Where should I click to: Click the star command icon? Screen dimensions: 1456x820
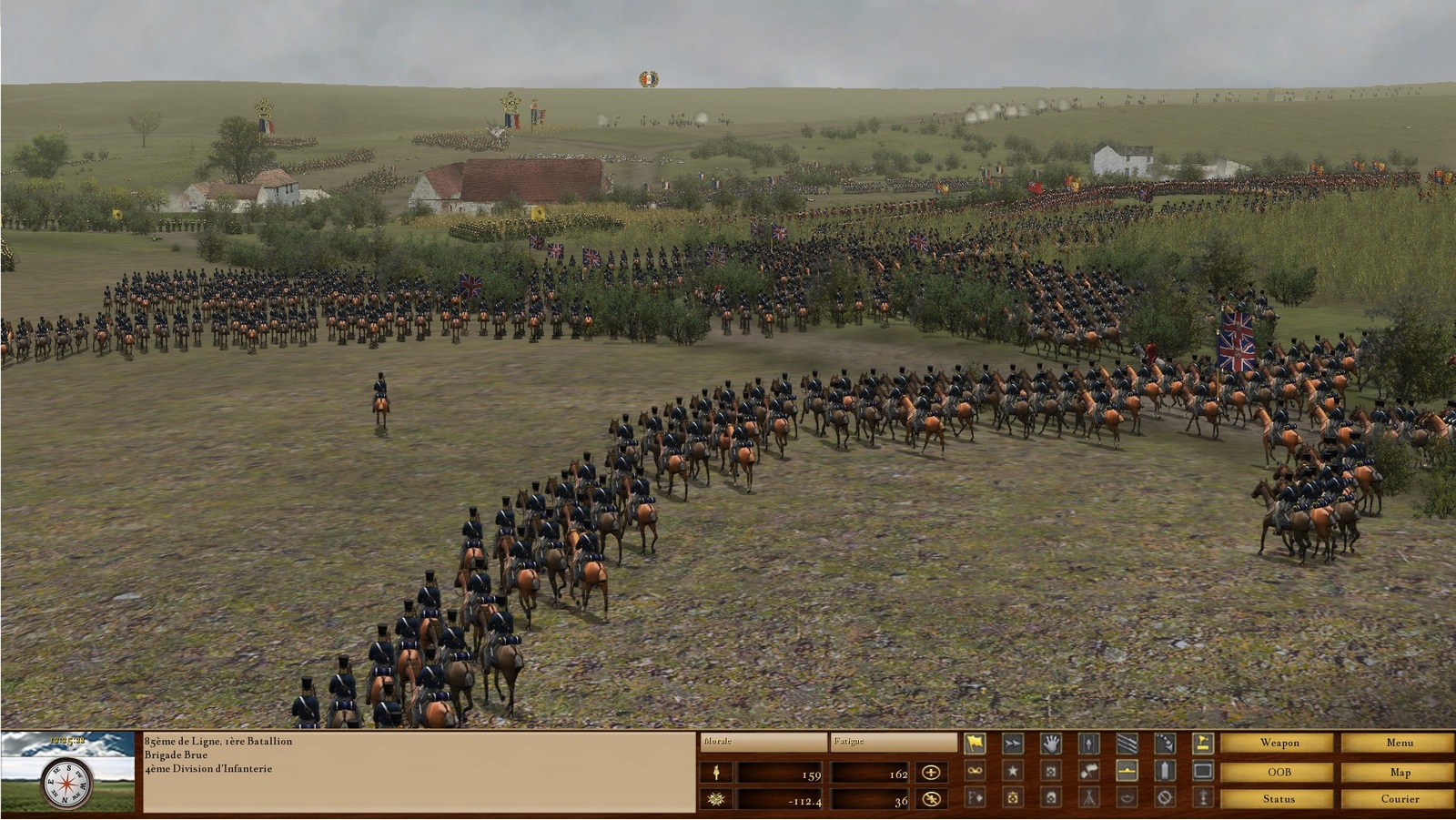tap(1013, 772)
